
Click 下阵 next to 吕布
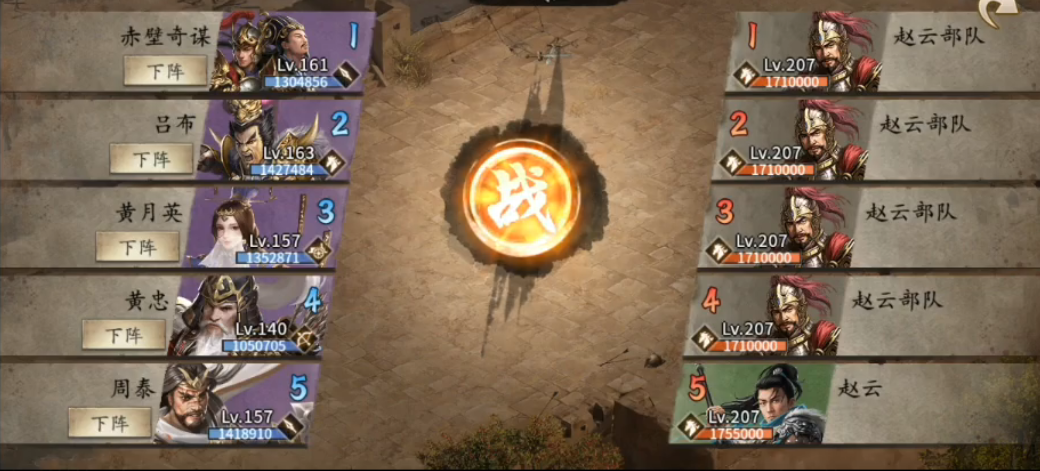tap(151, 158)
